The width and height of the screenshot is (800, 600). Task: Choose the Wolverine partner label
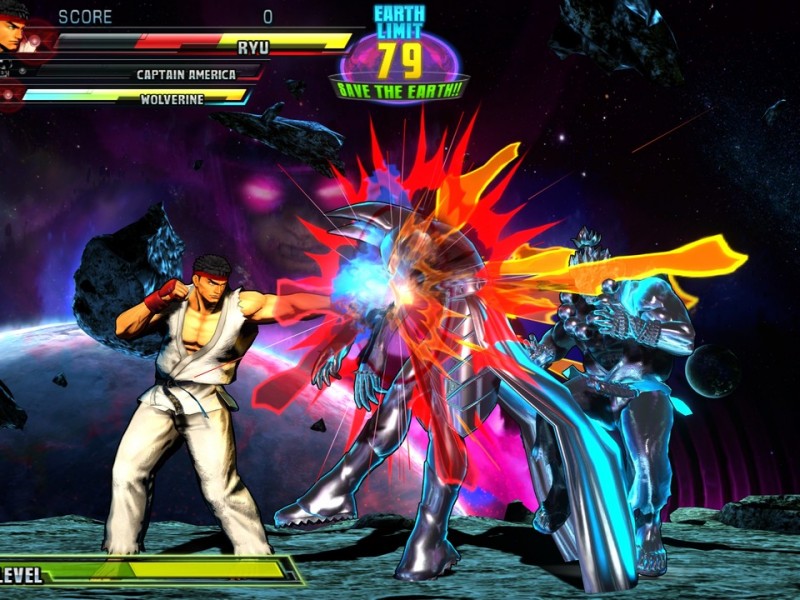172,99
